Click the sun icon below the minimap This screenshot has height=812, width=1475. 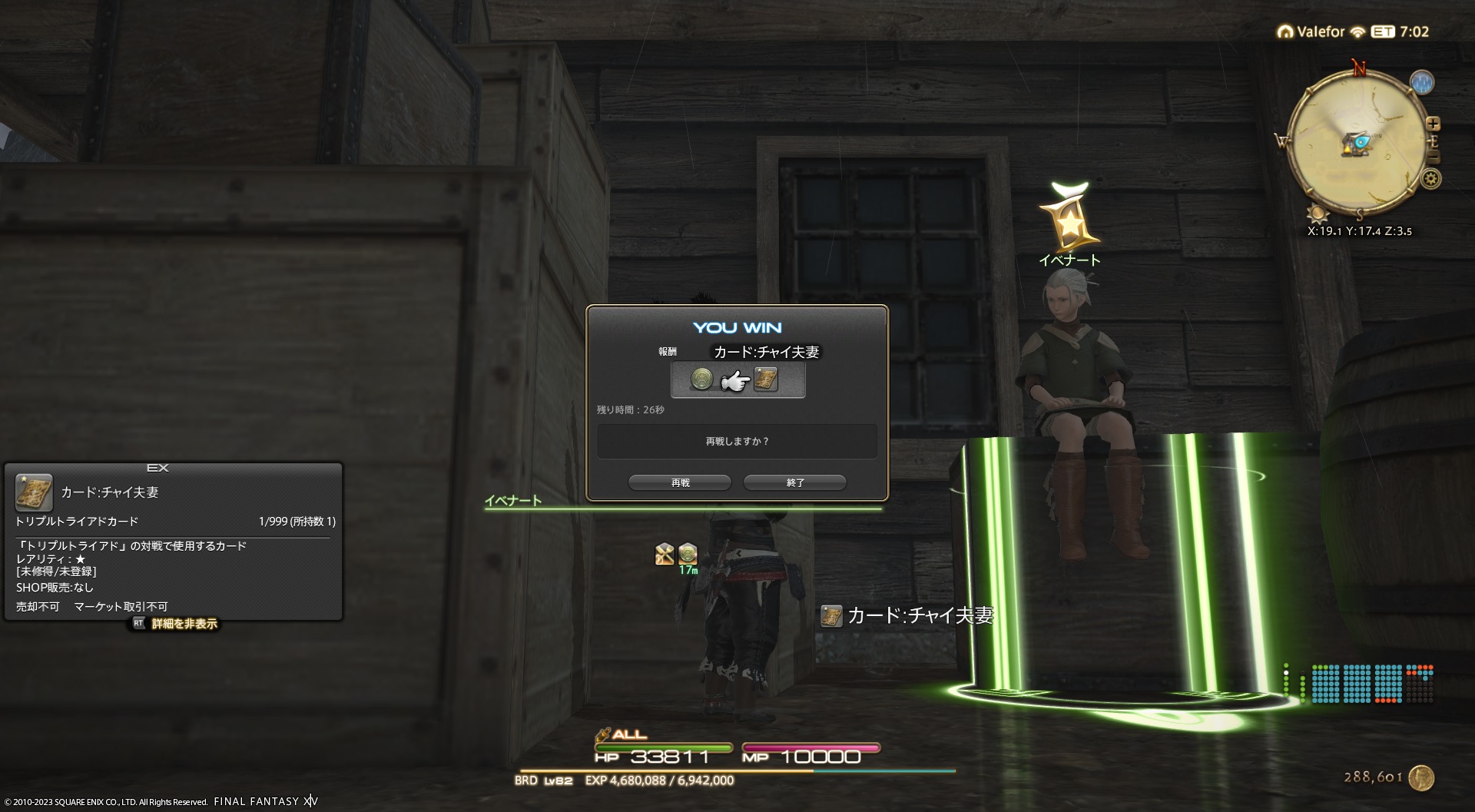point(1317,214)
